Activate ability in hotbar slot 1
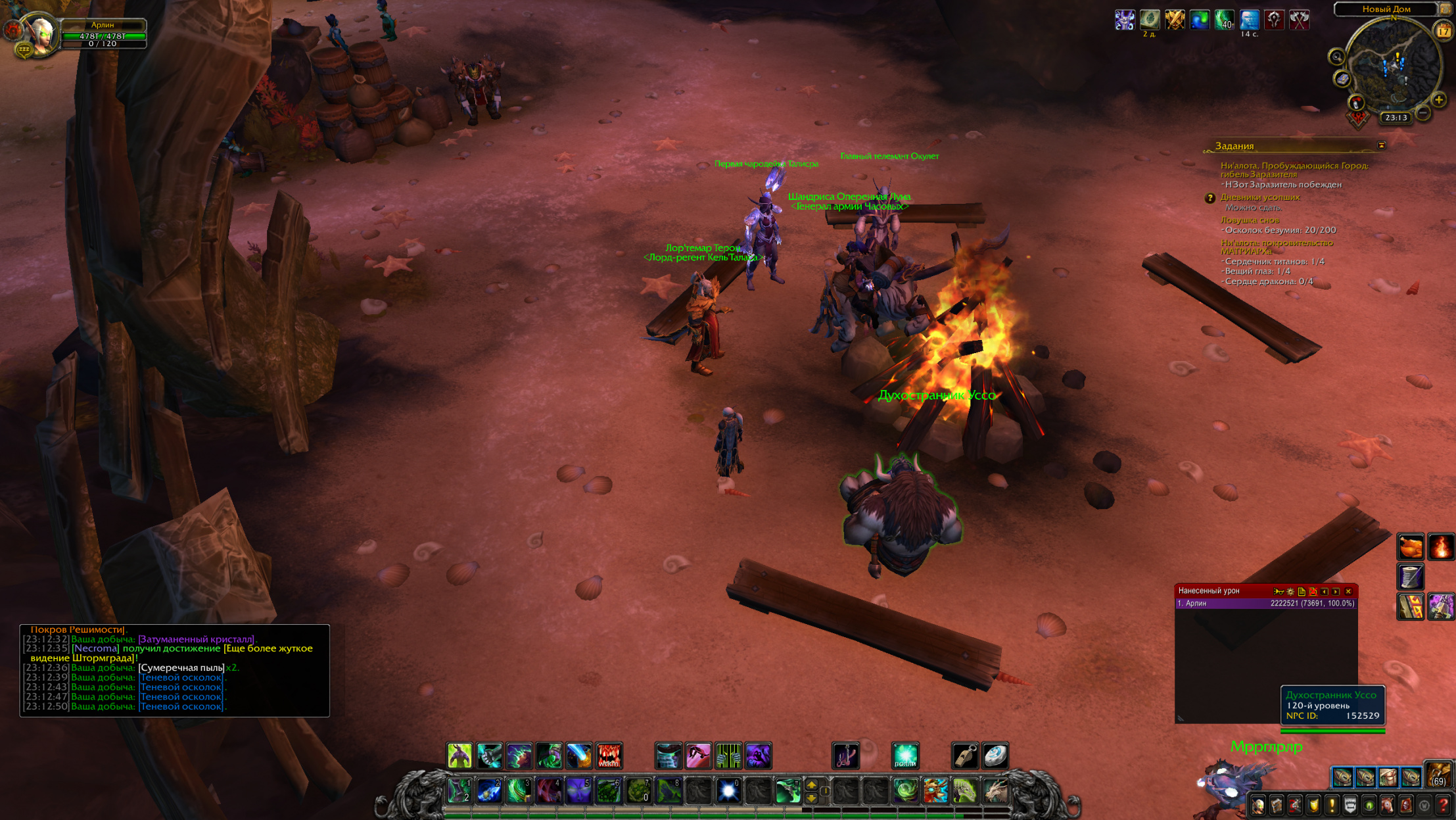 pos(459,790)
